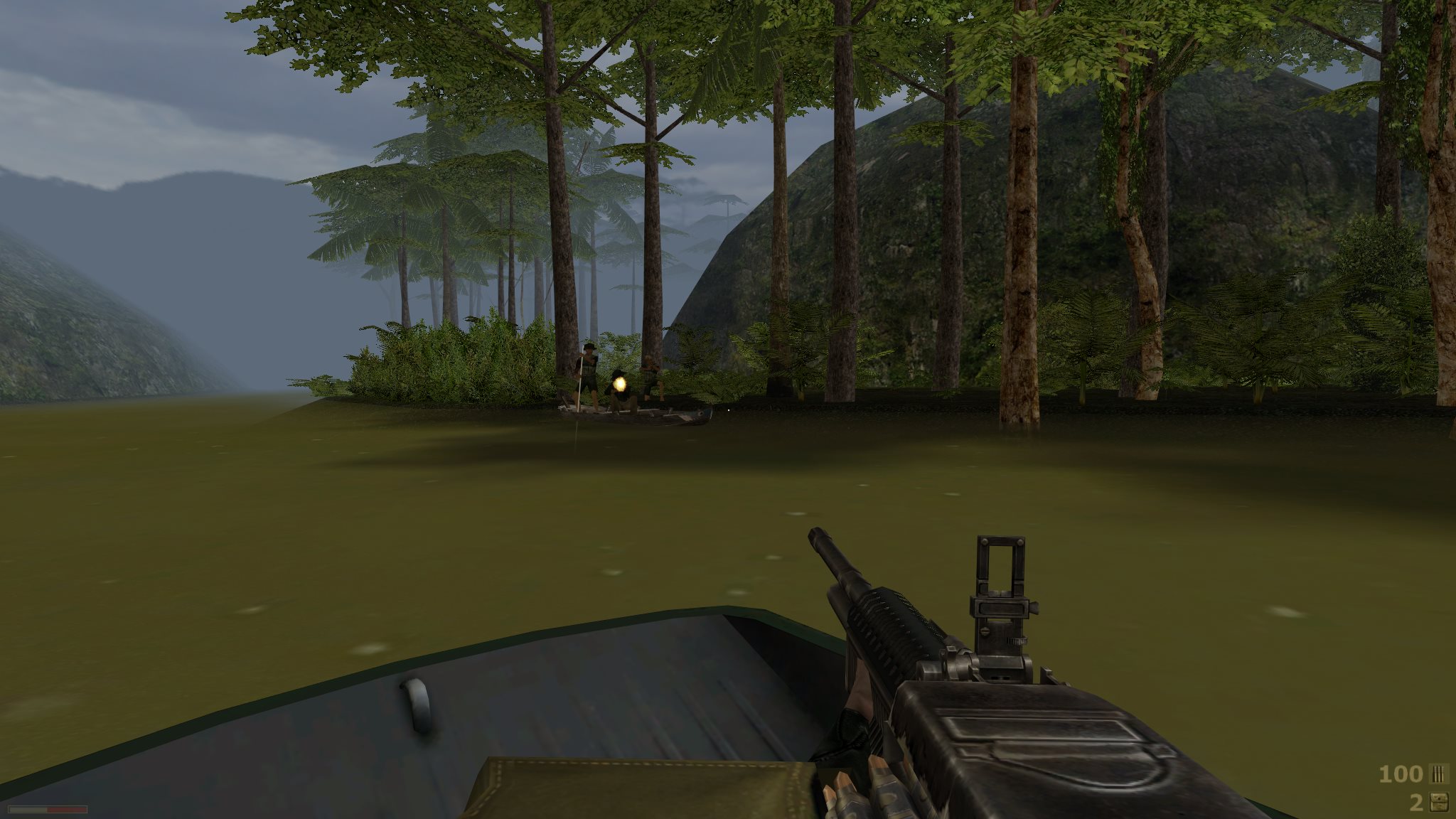Image resolution: width=1456 pixels, height=819 pixels.
Task: Click the ammo box icon next to the 2
Action: tap(1439, 803)
